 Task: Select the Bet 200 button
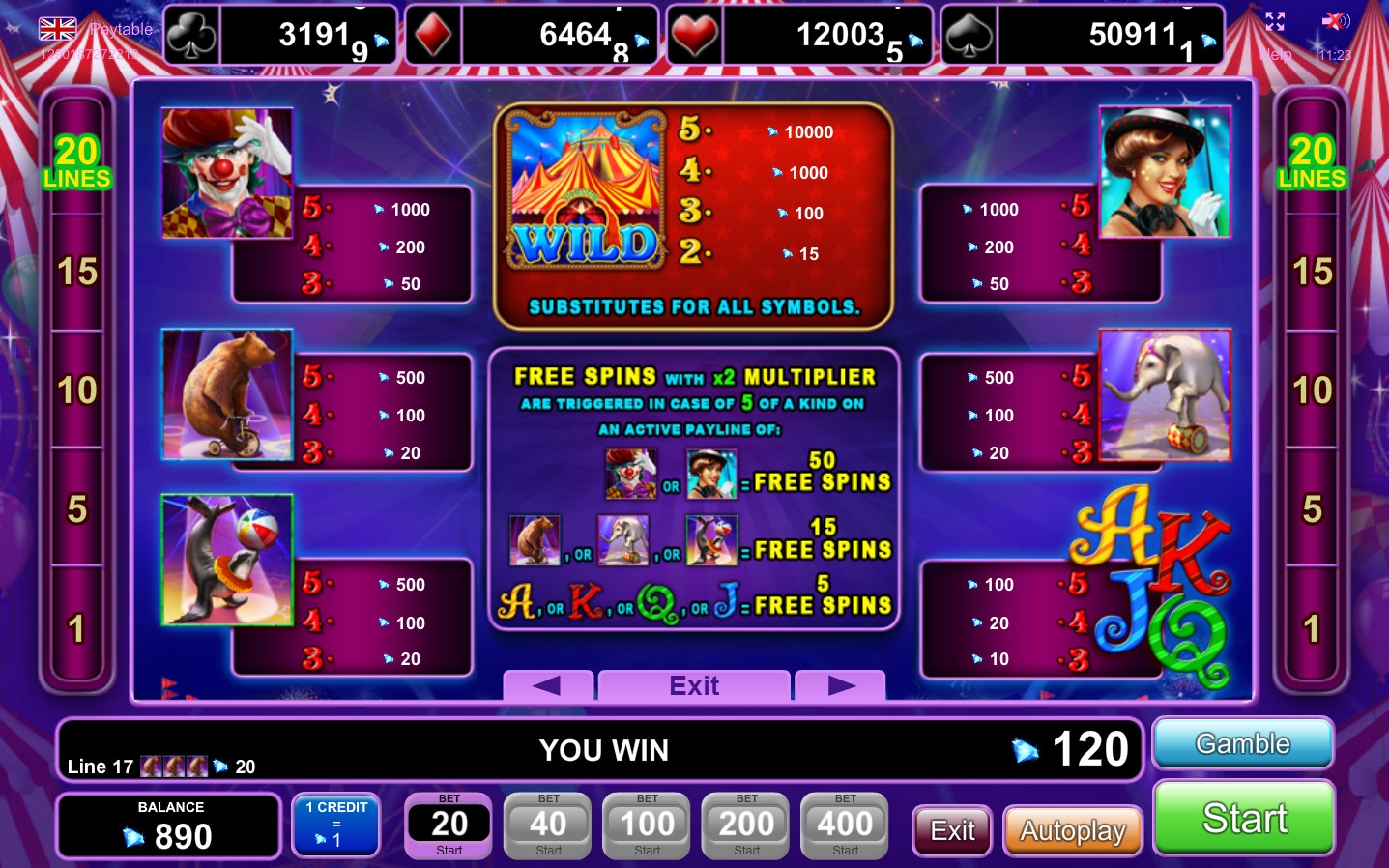pos(746,825)
